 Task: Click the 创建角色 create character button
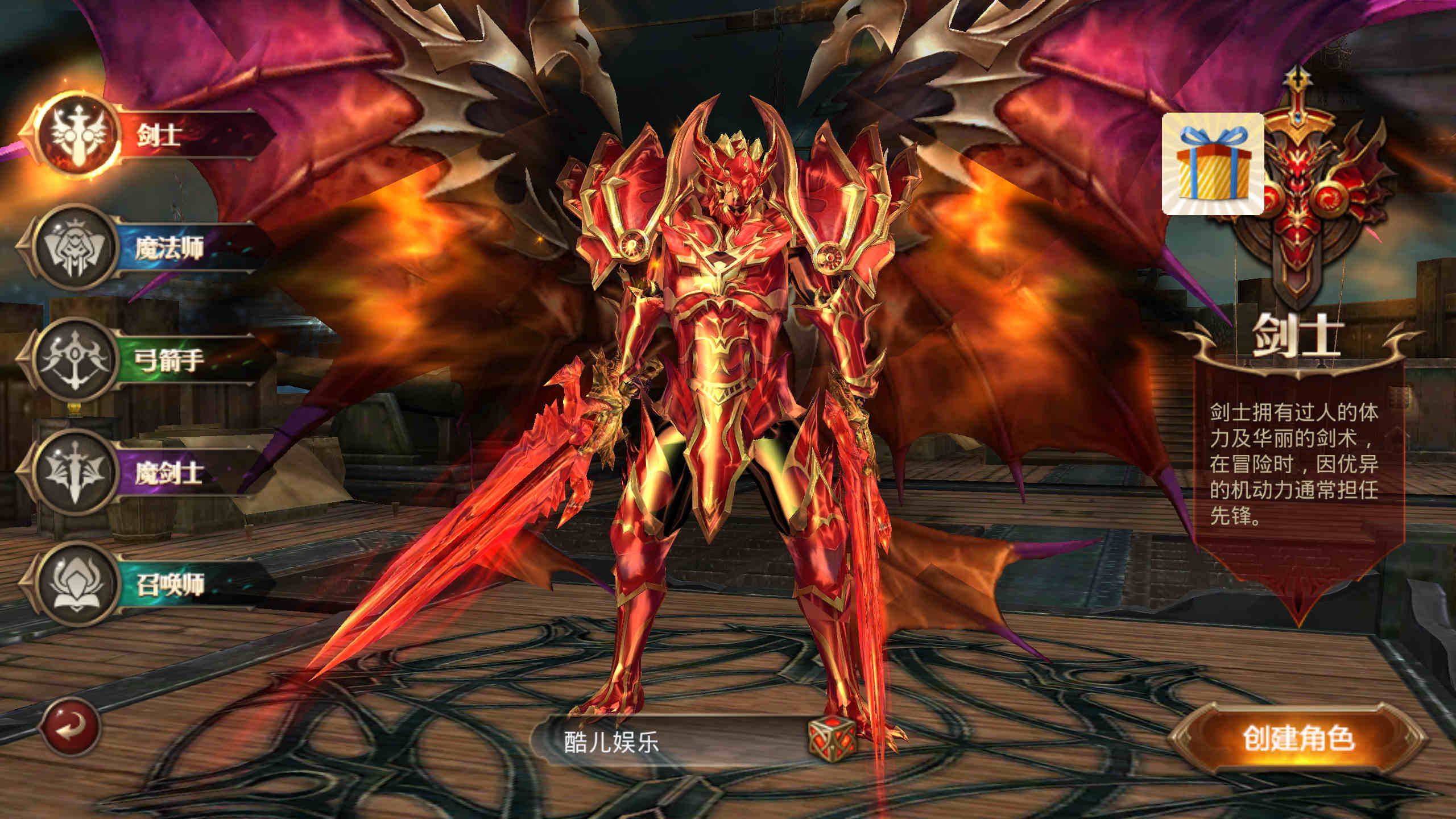coord(1298,738)
